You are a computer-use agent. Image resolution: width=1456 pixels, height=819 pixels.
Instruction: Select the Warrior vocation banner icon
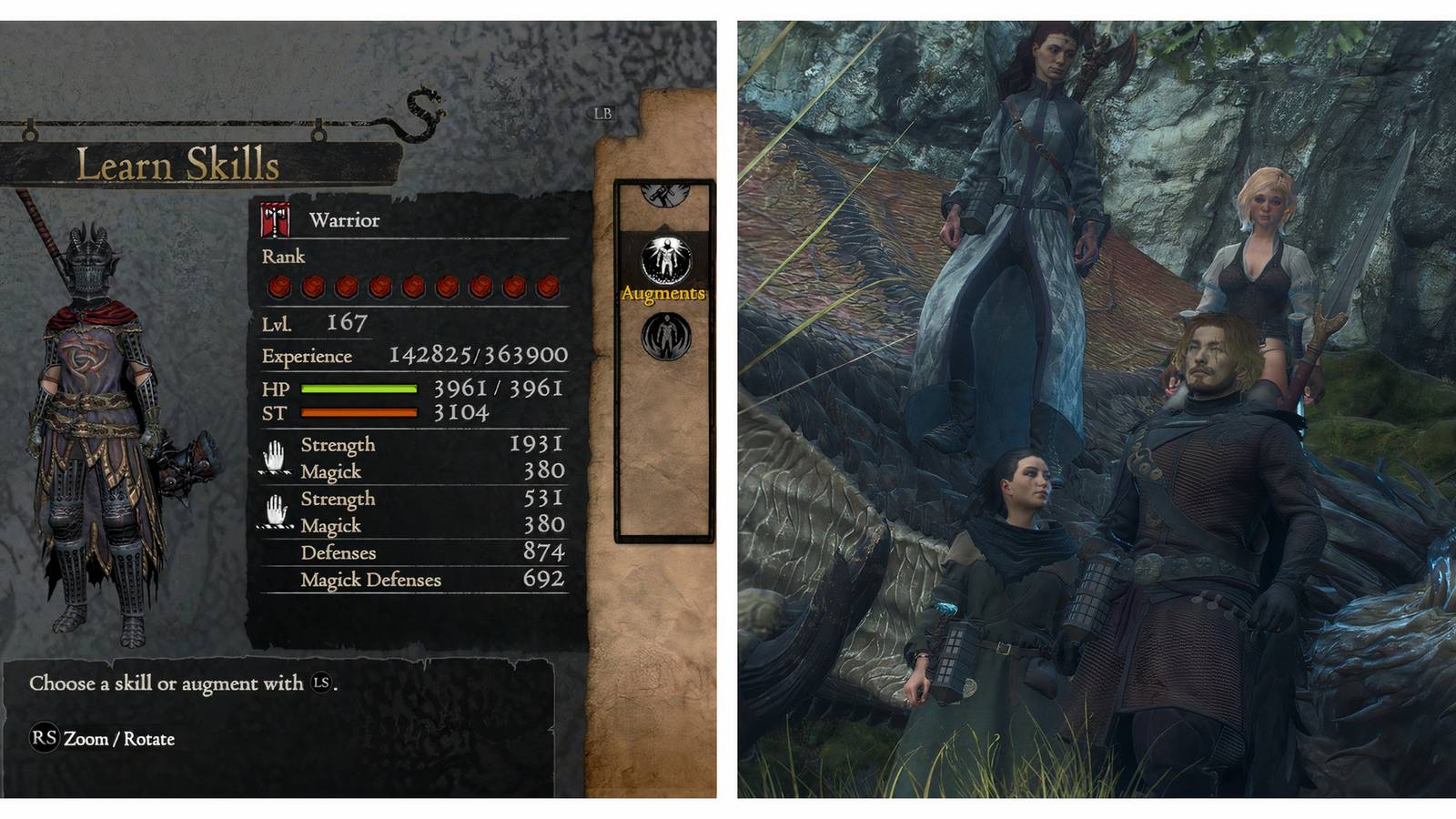tap(273, 219)
